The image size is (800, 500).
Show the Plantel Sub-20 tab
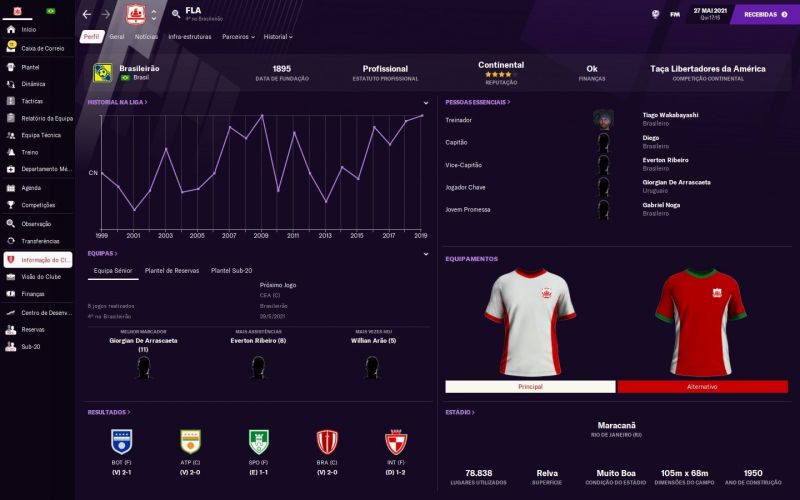(x=231, y=270)
